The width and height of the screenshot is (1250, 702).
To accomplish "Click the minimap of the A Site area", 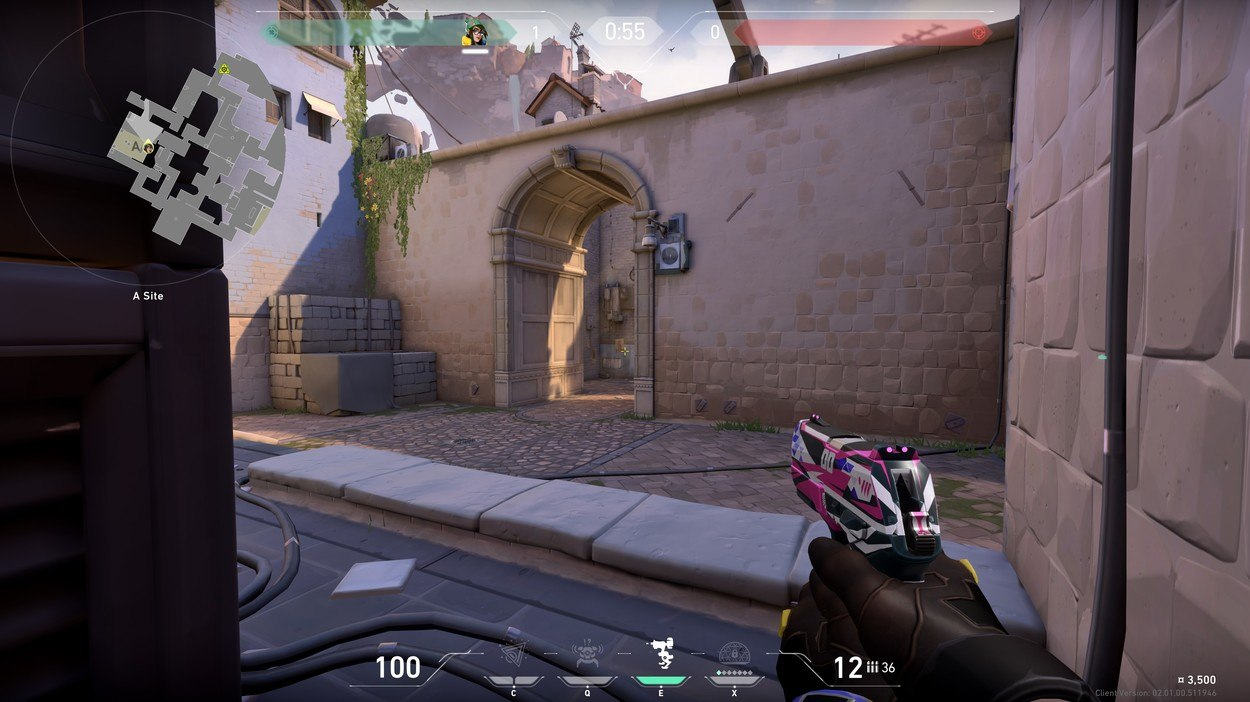I will [196, 150].
